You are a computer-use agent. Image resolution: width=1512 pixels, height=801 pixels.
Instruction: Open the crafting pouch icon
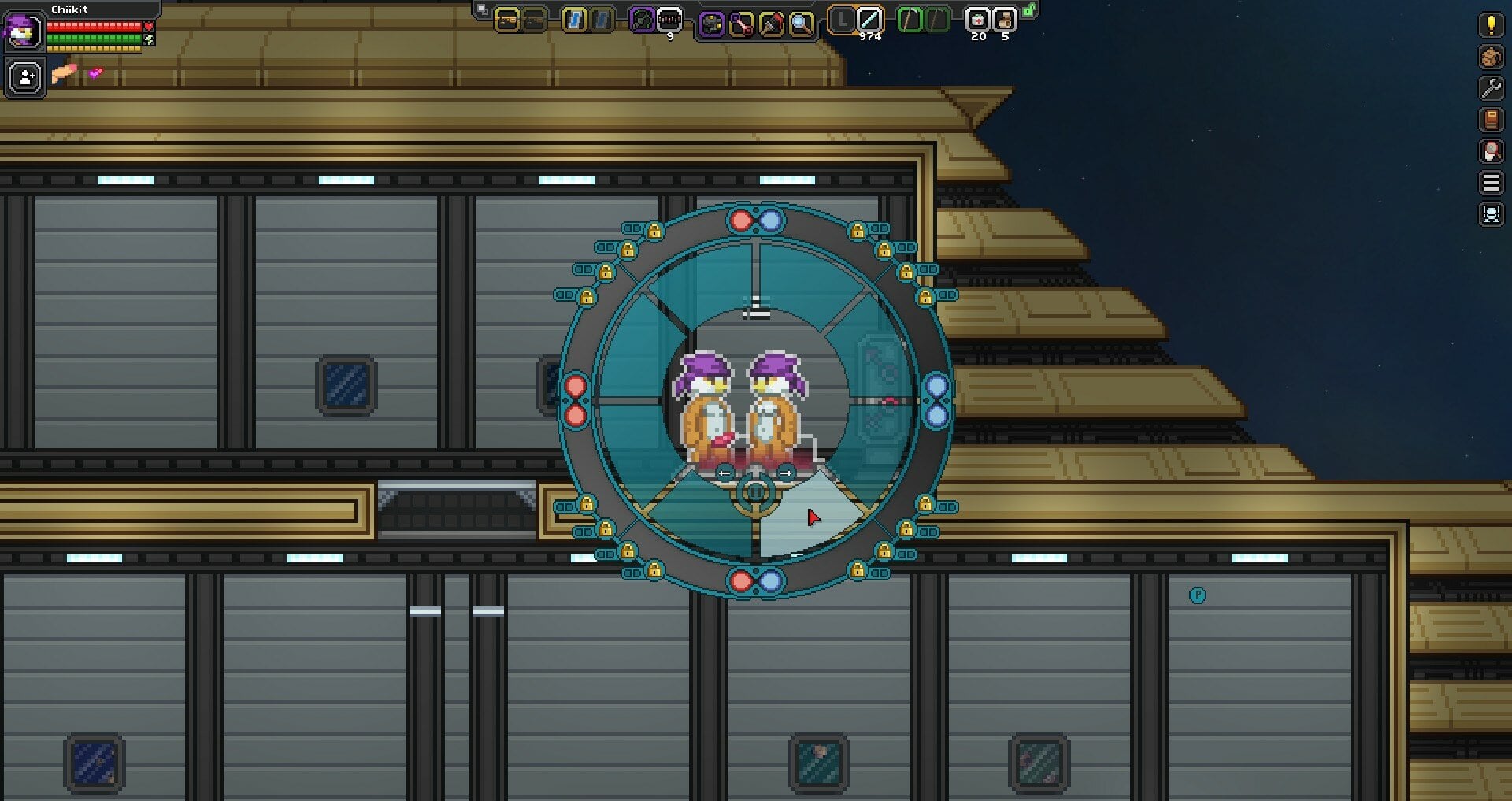[x=1490, y=57]
